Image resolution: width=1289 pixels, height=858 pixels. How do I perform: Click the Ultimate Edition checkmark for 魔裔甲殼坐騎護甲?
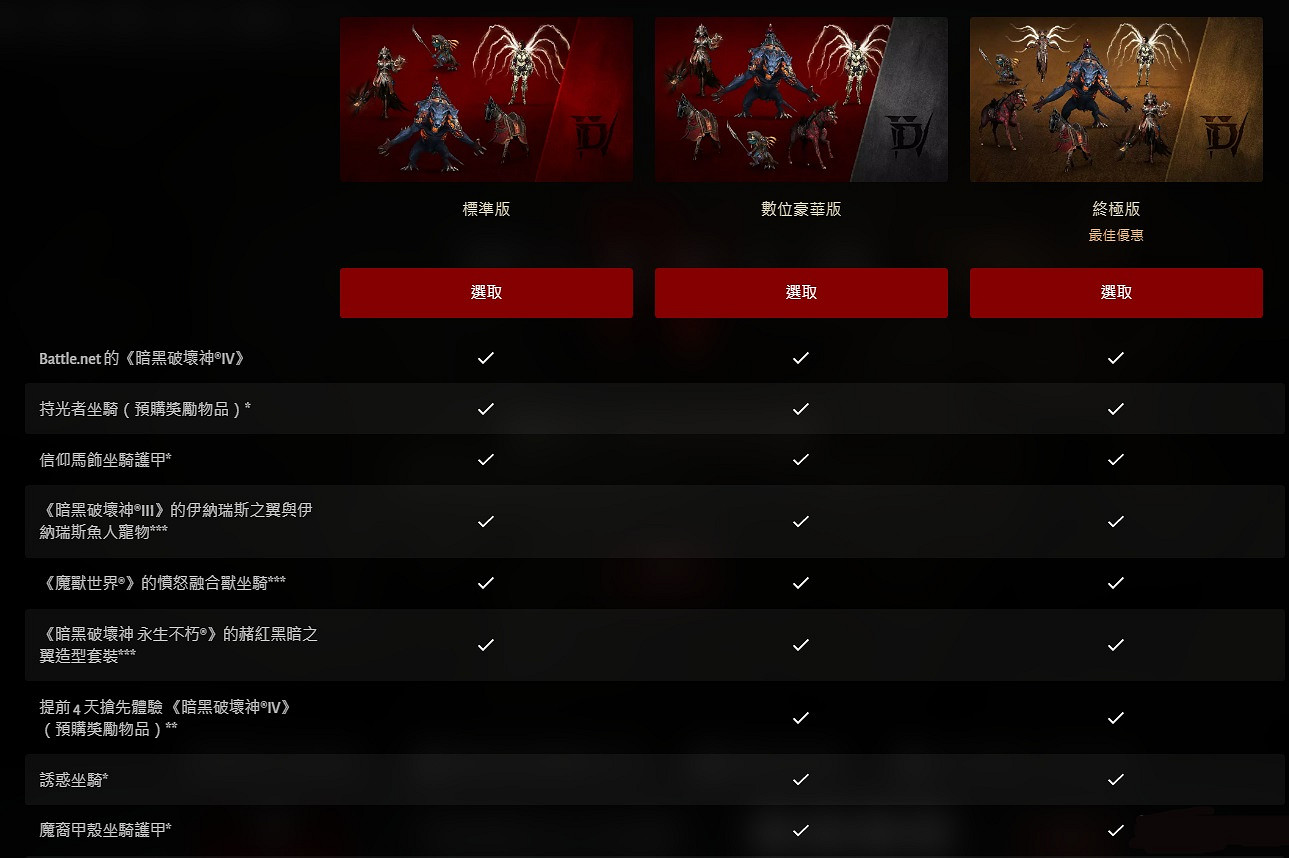point(1116,830)
